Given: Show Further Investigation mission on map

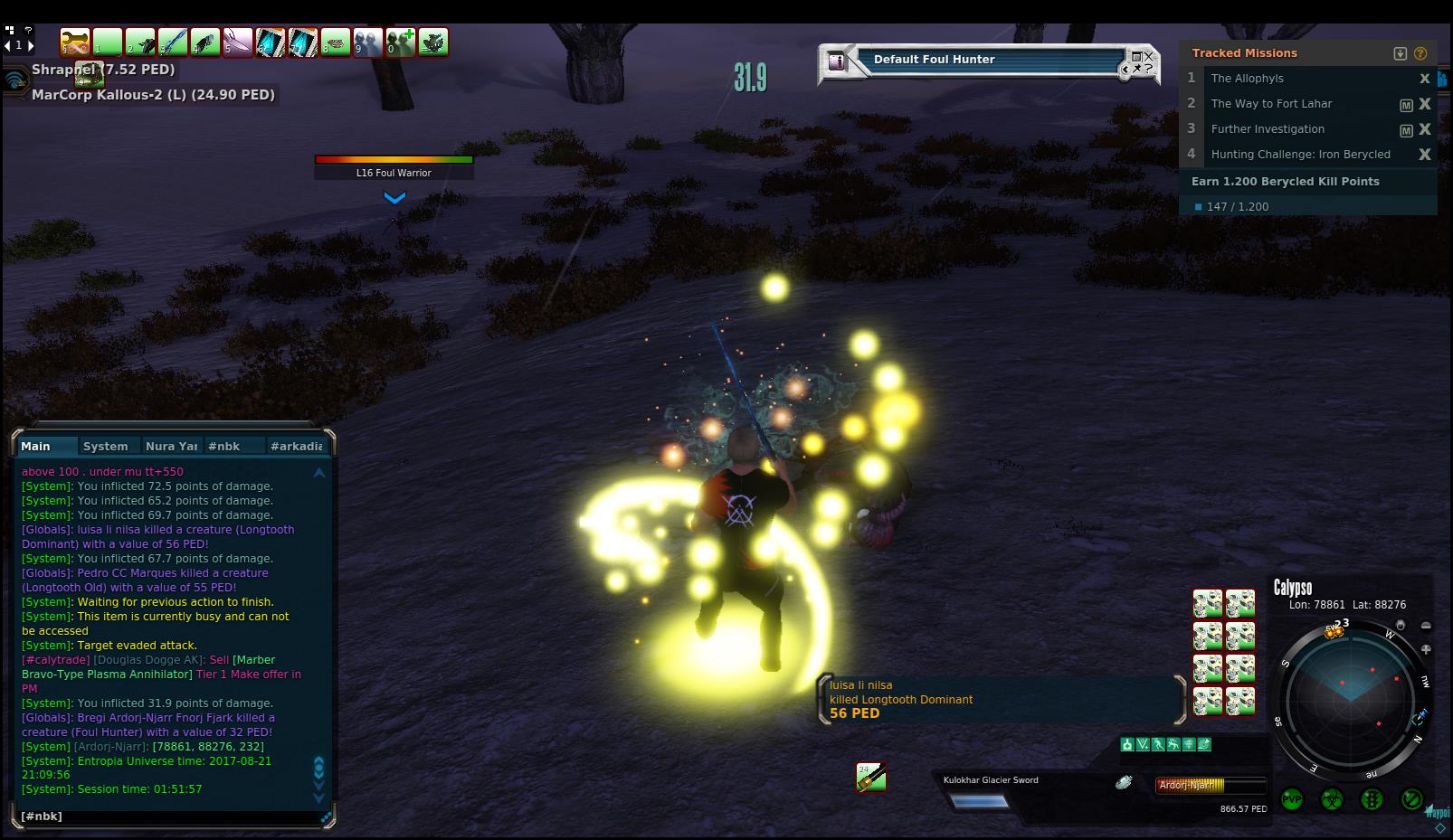Looking at the screenshot, I should click(1406, 130).
